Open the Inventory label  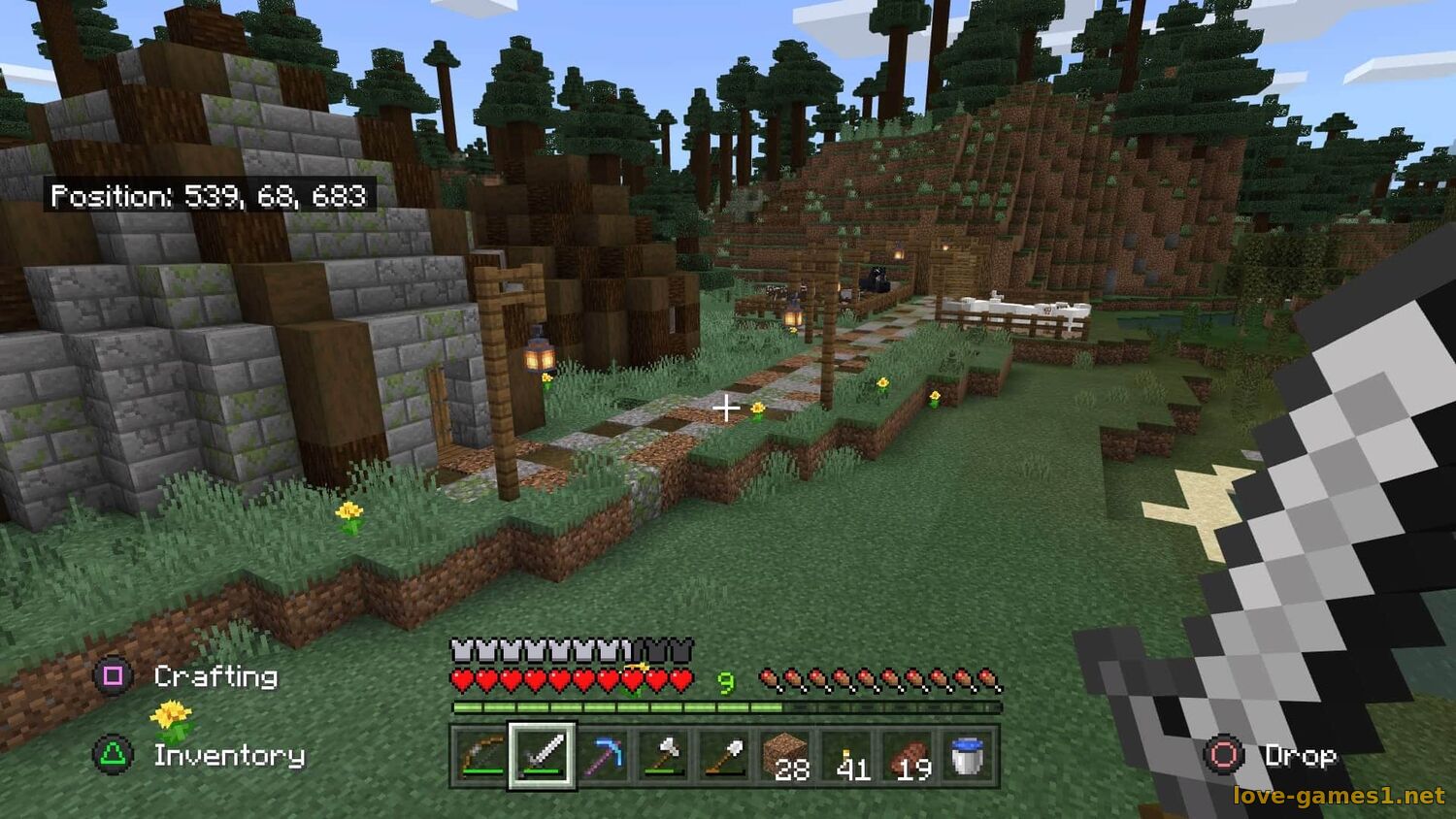229,755
